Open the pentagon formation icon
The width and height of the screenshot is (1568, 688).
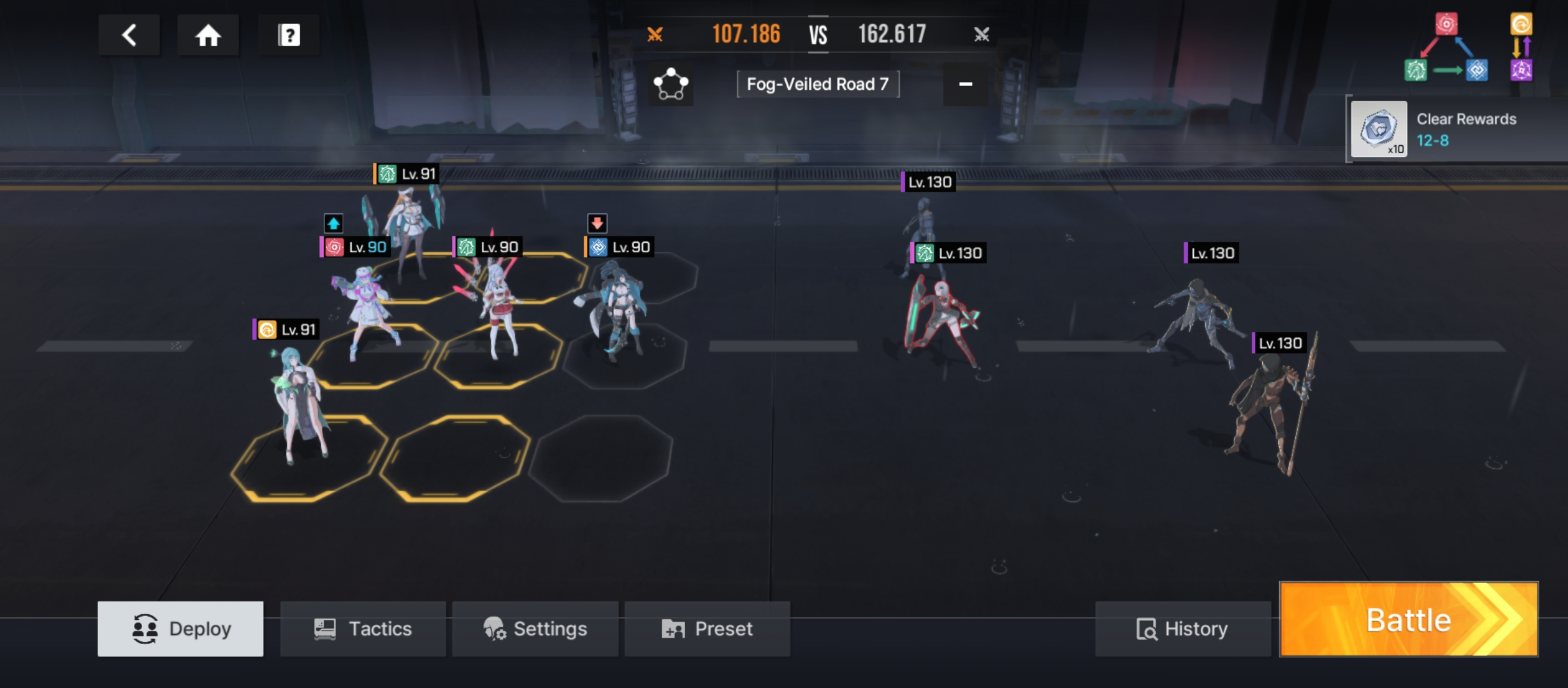point(671,84)
